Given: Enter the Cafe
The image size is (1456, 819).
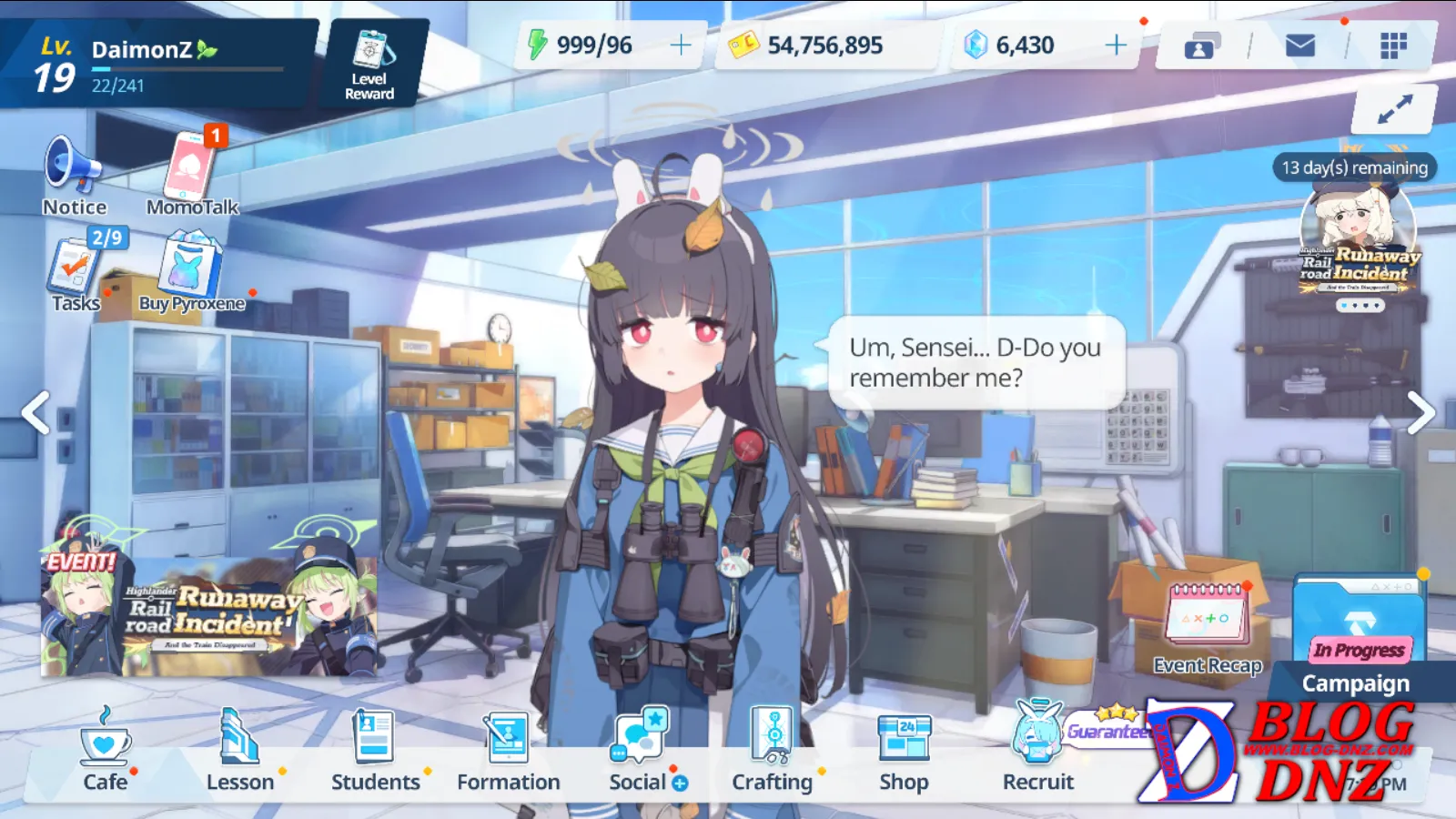Looking at the screenshot, I should (x=106, y=752).
